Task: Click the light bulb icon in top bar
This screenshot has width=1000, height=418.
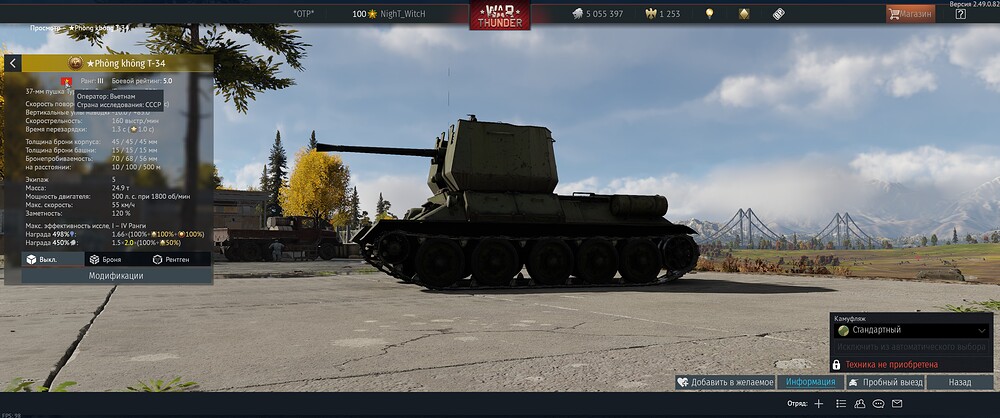Action: (710, 14)
